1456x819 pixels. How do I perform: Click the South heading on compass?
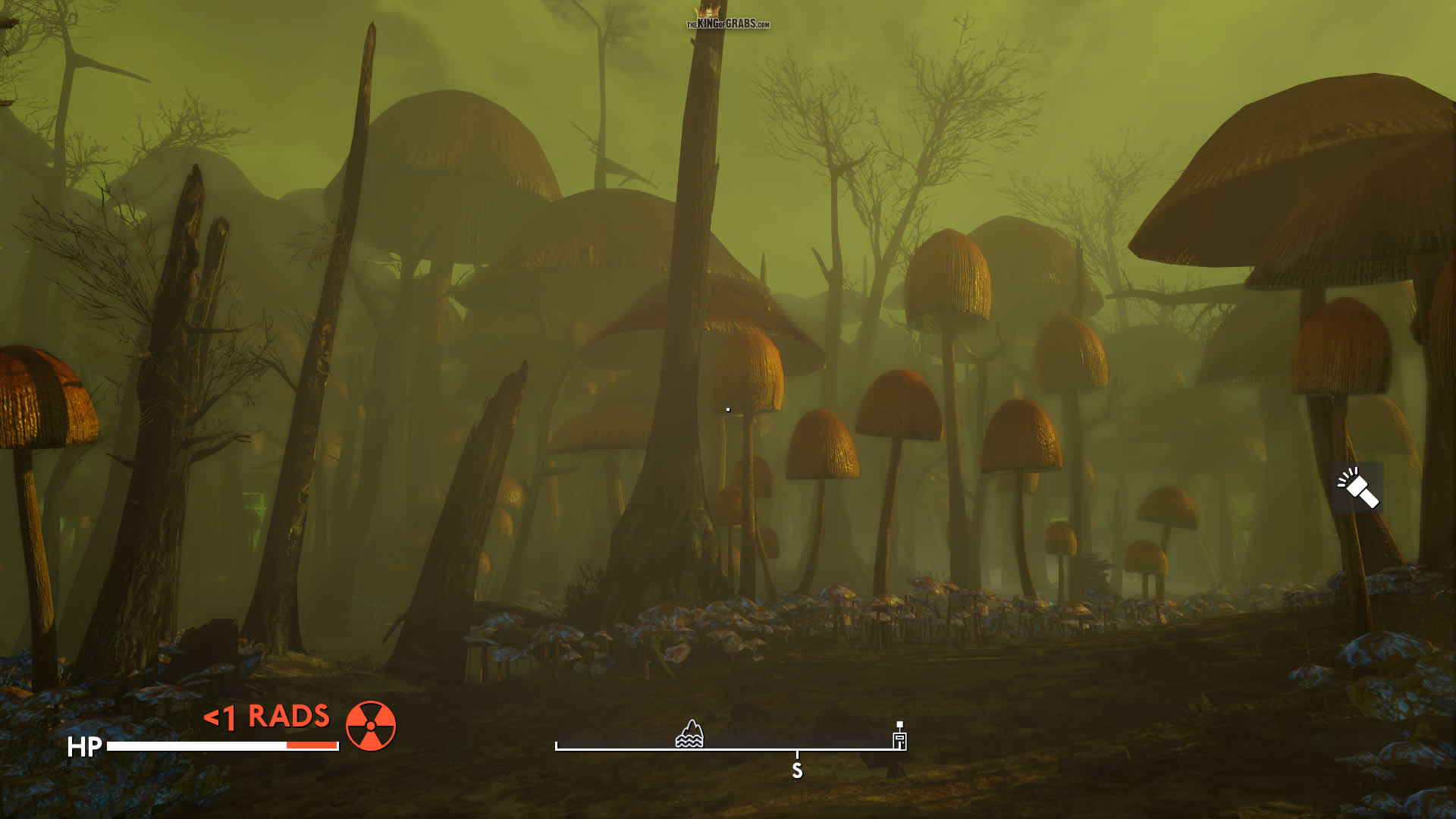[x=797, y=770]
